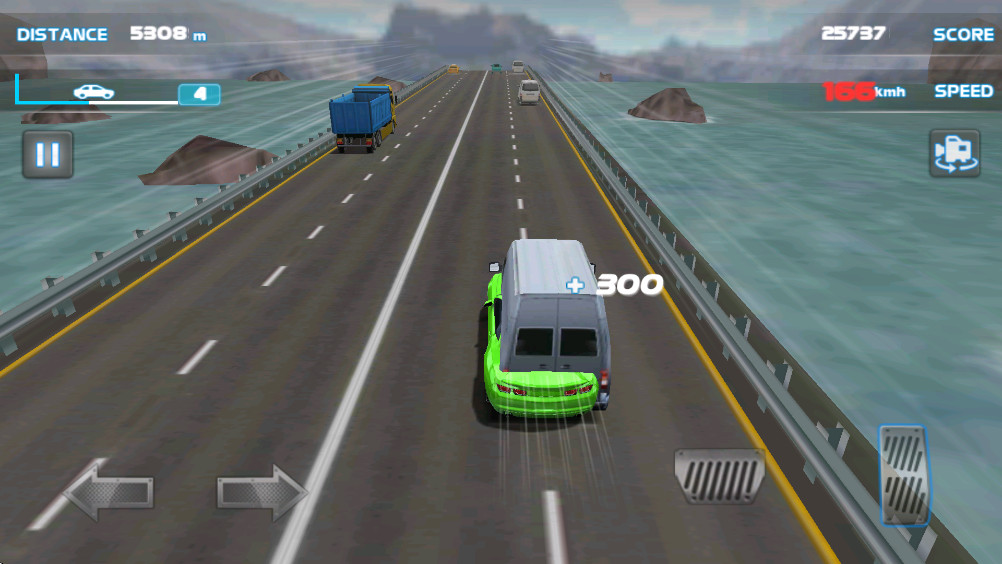The width and height of the screenshot is (1002, 564).
Task: Switch the camera view
Action: point(954,153)
